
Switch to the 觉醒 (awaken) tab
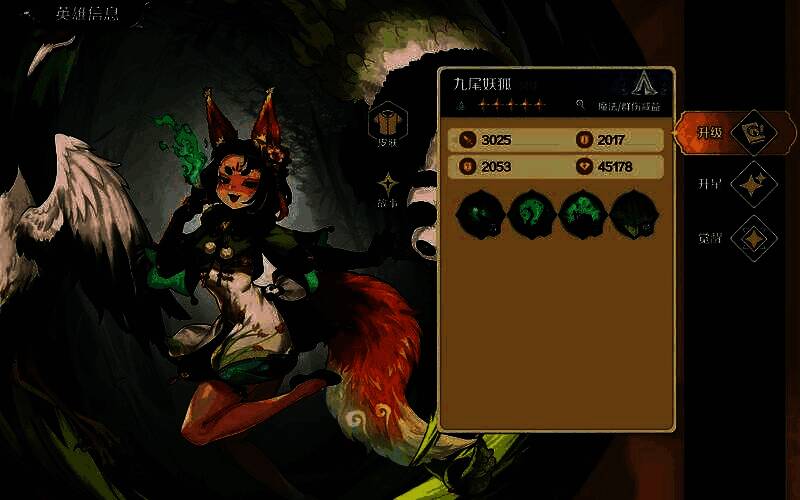point(753,238)
